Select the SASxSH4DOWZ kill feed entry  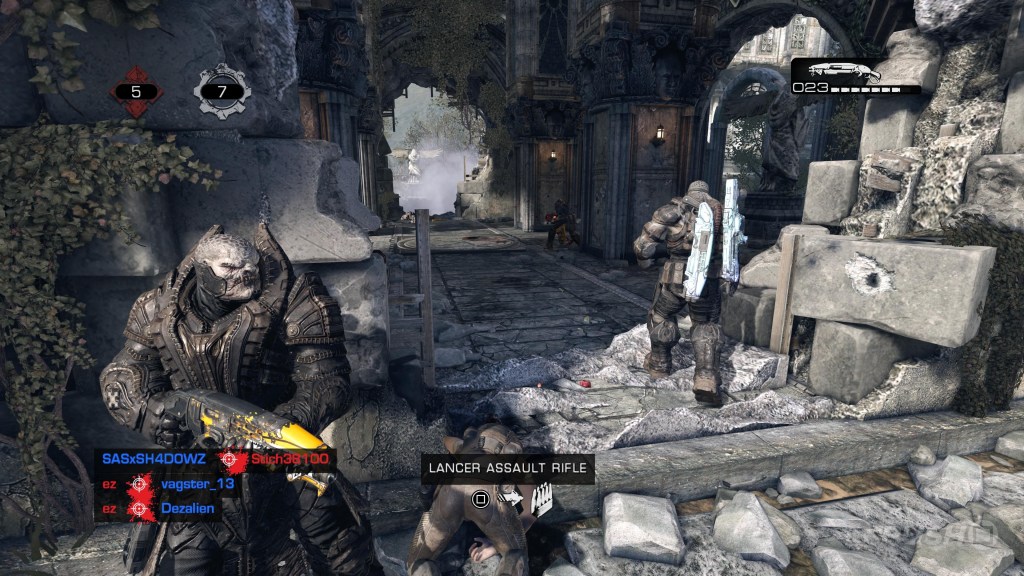pyautogui.click(x=156, y=460)
